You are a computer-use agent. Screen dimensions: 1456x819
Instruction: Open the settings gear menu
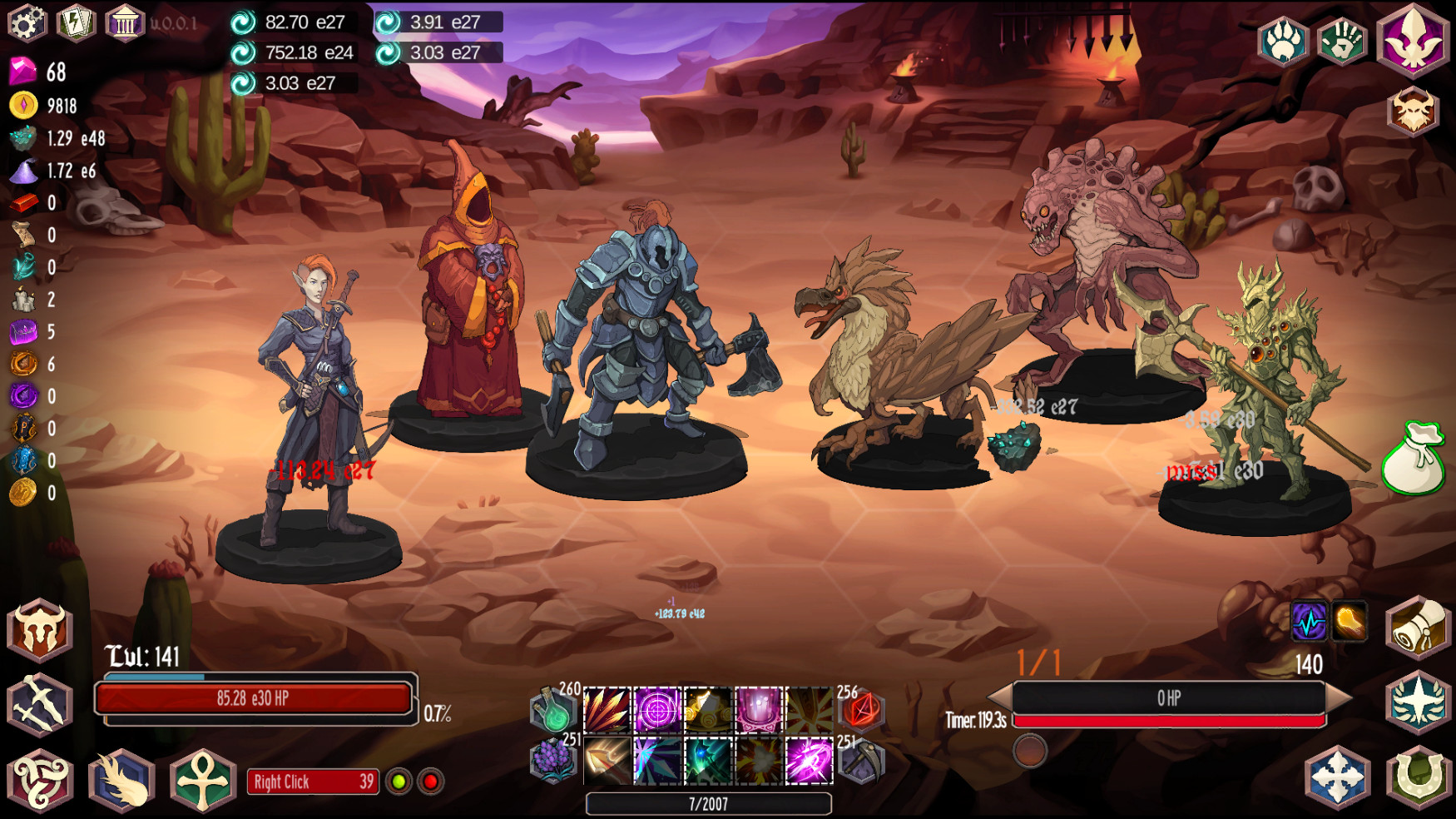click(x=27, y=22)
